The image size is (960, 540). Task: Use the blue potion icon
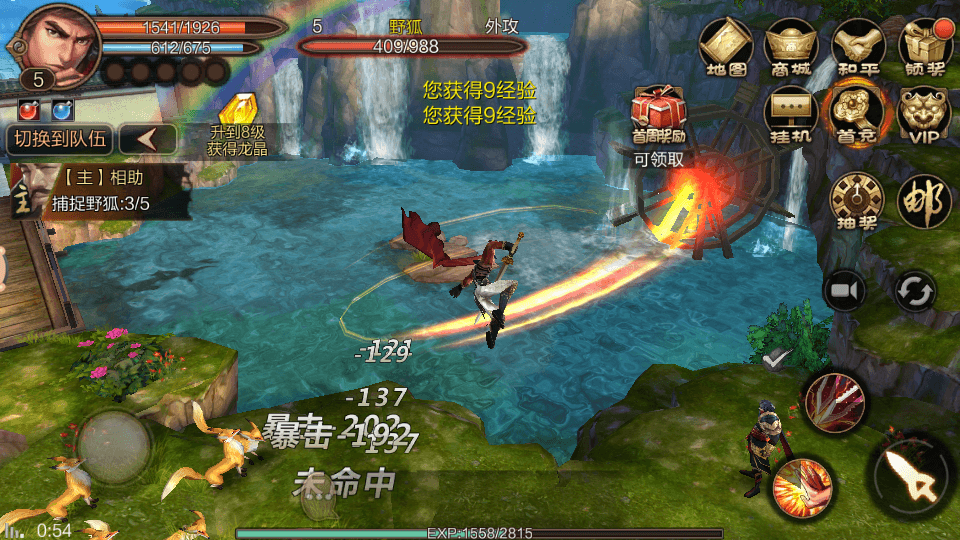tap(62, 109)
